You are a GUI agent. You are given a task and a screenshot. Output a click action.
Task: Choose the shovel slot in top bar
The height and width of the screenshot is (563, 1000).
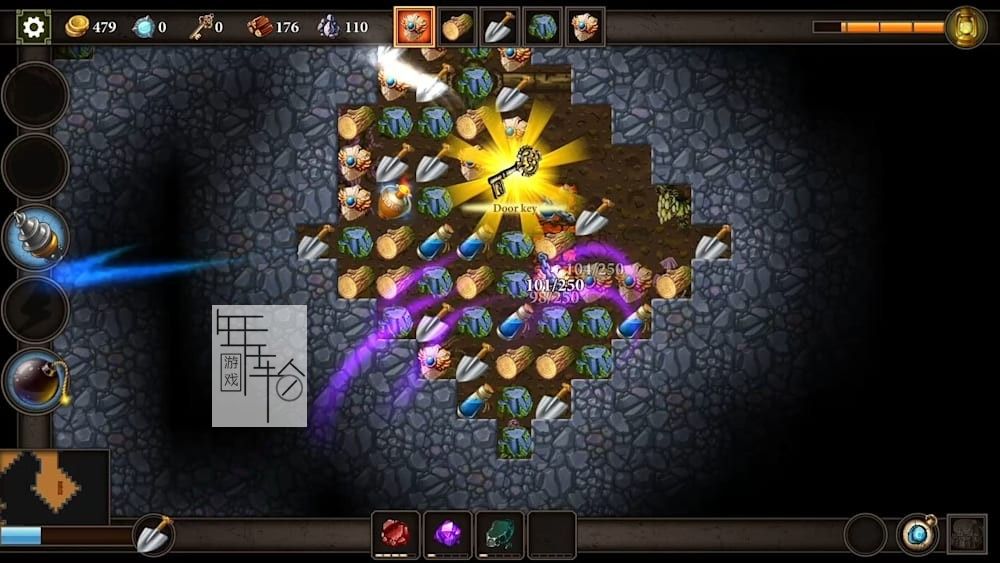[499, 27]
